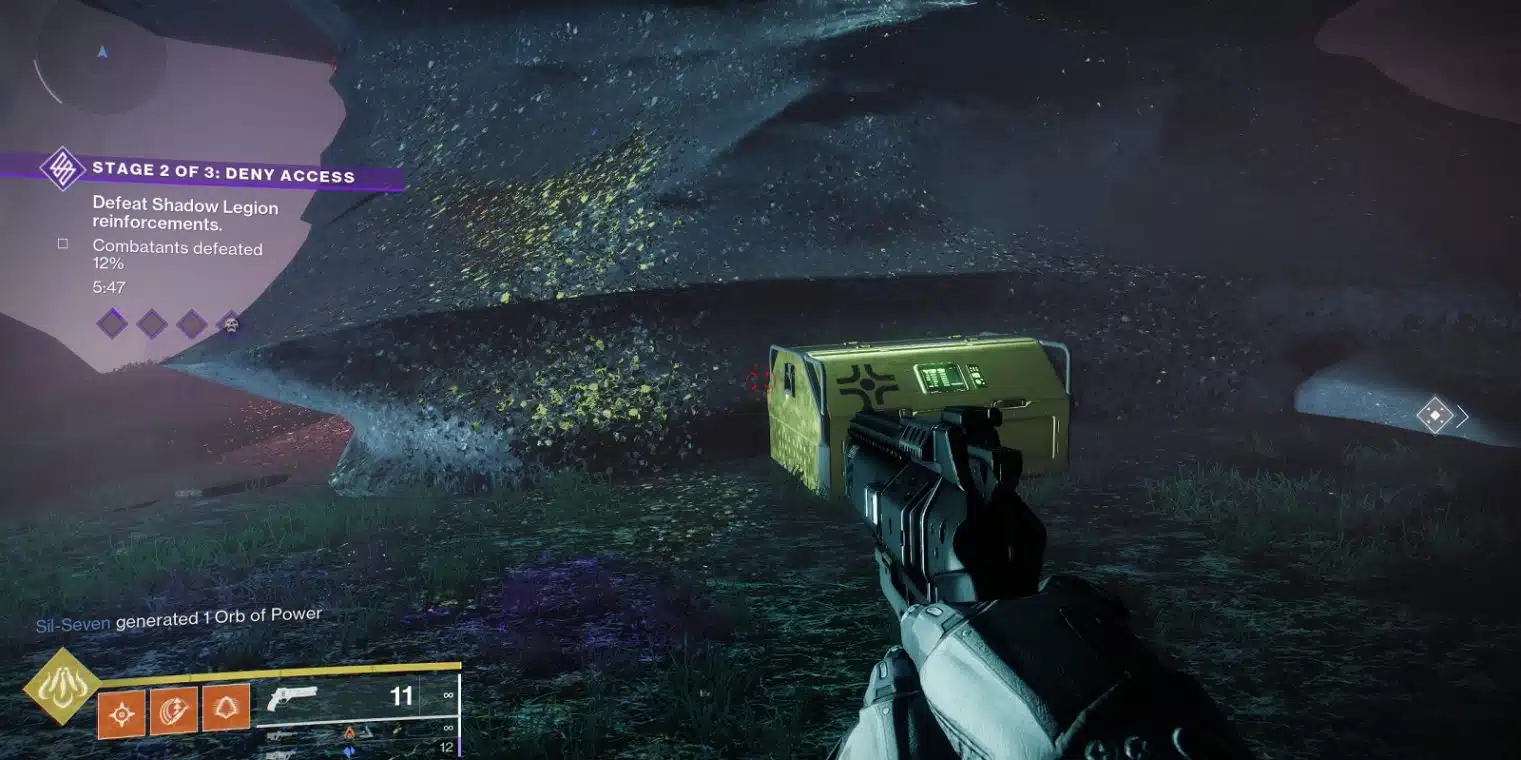Select the skull boss stage marker

click(230, 324)
